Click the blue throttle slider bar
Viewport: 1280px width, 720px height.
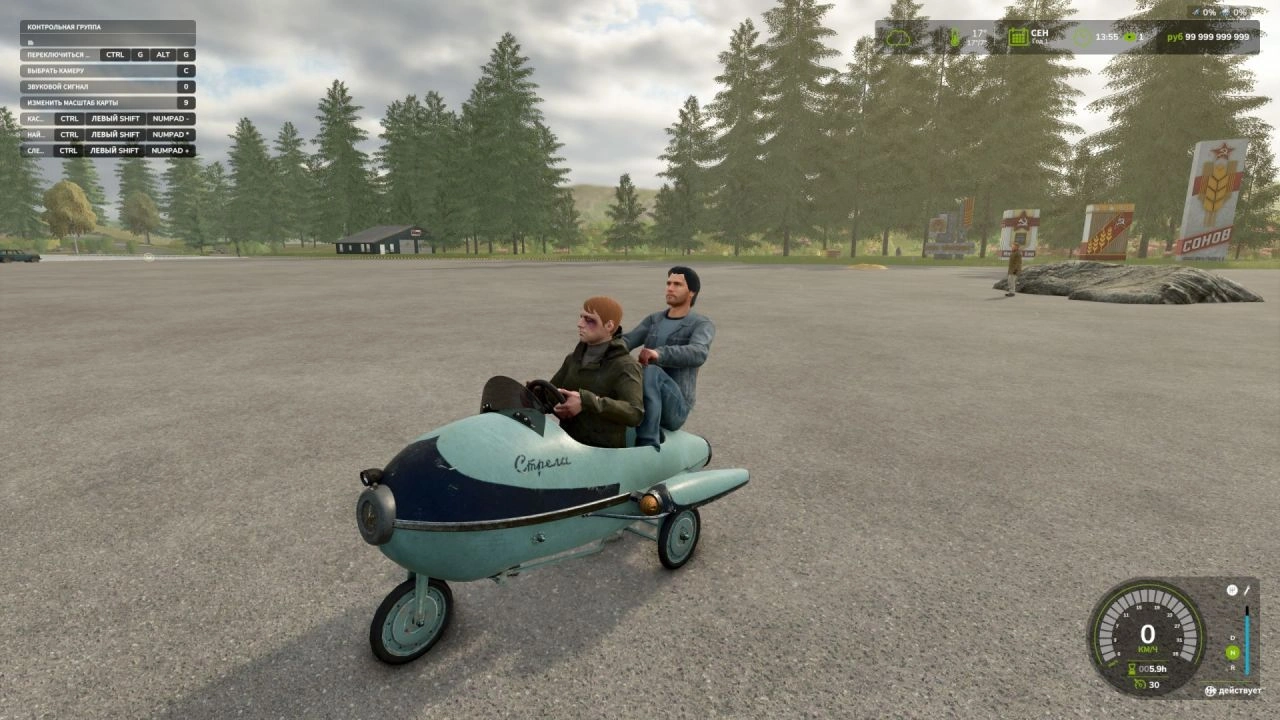click(x=1247, y=644)
